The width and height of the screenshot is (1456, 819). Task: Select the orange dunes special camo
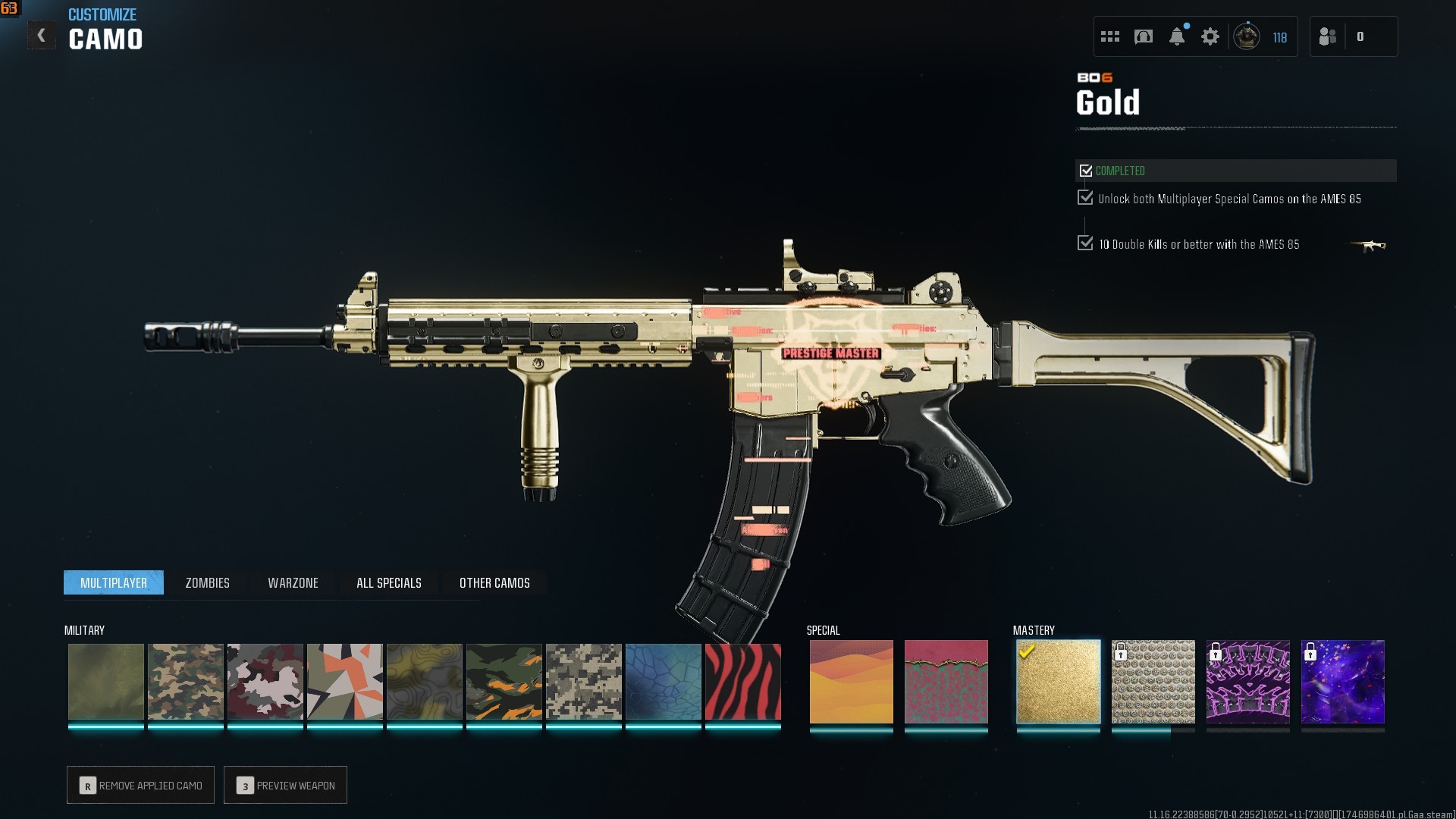pyautogui.click(x=851, y=682)
